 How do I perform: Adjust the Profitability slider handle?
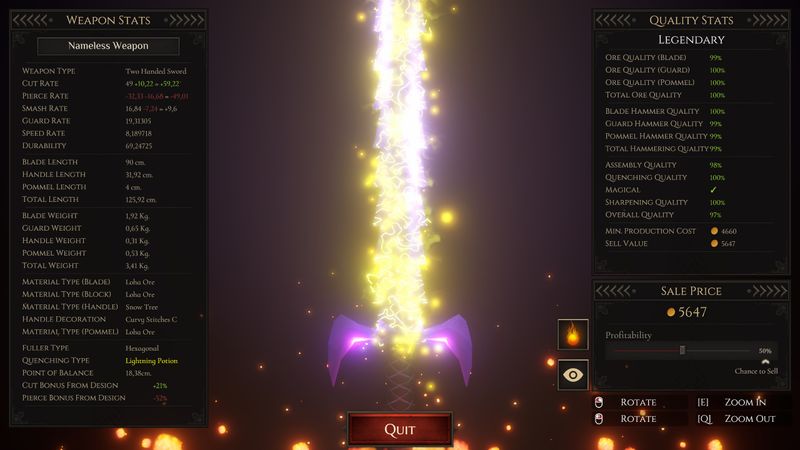[x=682, y=350]
